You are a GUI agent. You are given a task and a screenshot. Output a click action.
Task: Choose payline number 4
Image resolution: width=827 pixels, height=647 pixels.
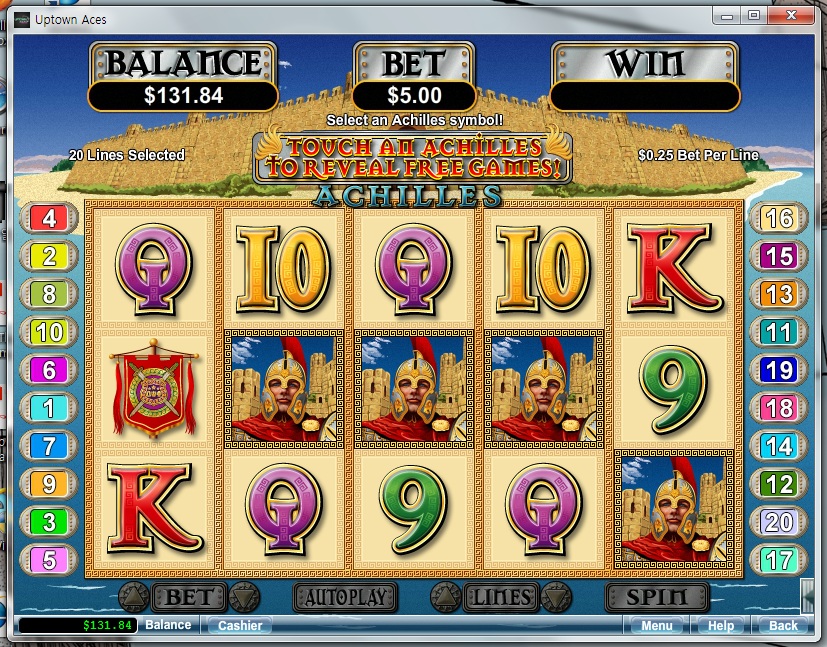(x=48, y=219)
